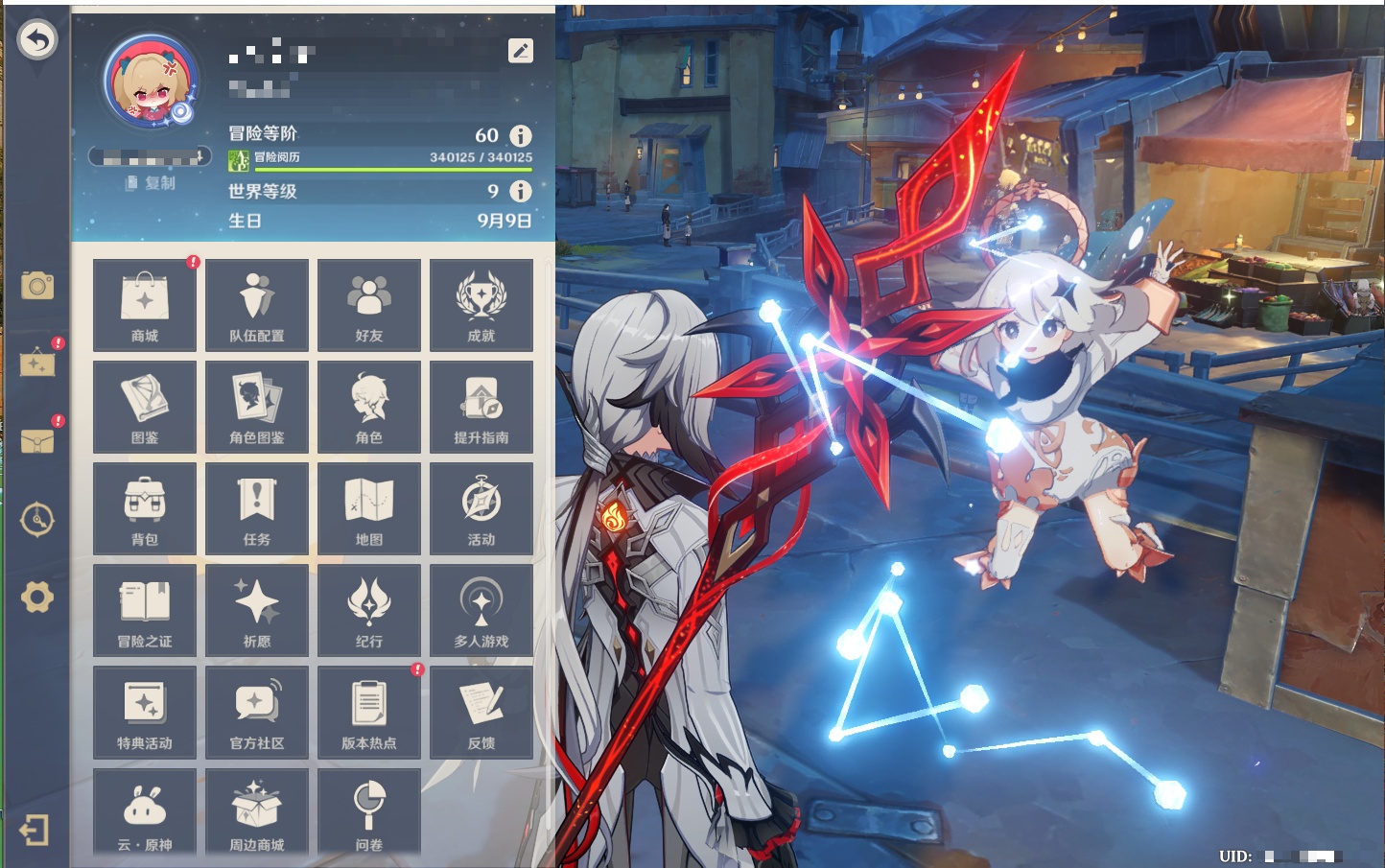Open the 商城 shop menu
The width and height of the screenshot is (1385, 868).
[x=145, y=305]
